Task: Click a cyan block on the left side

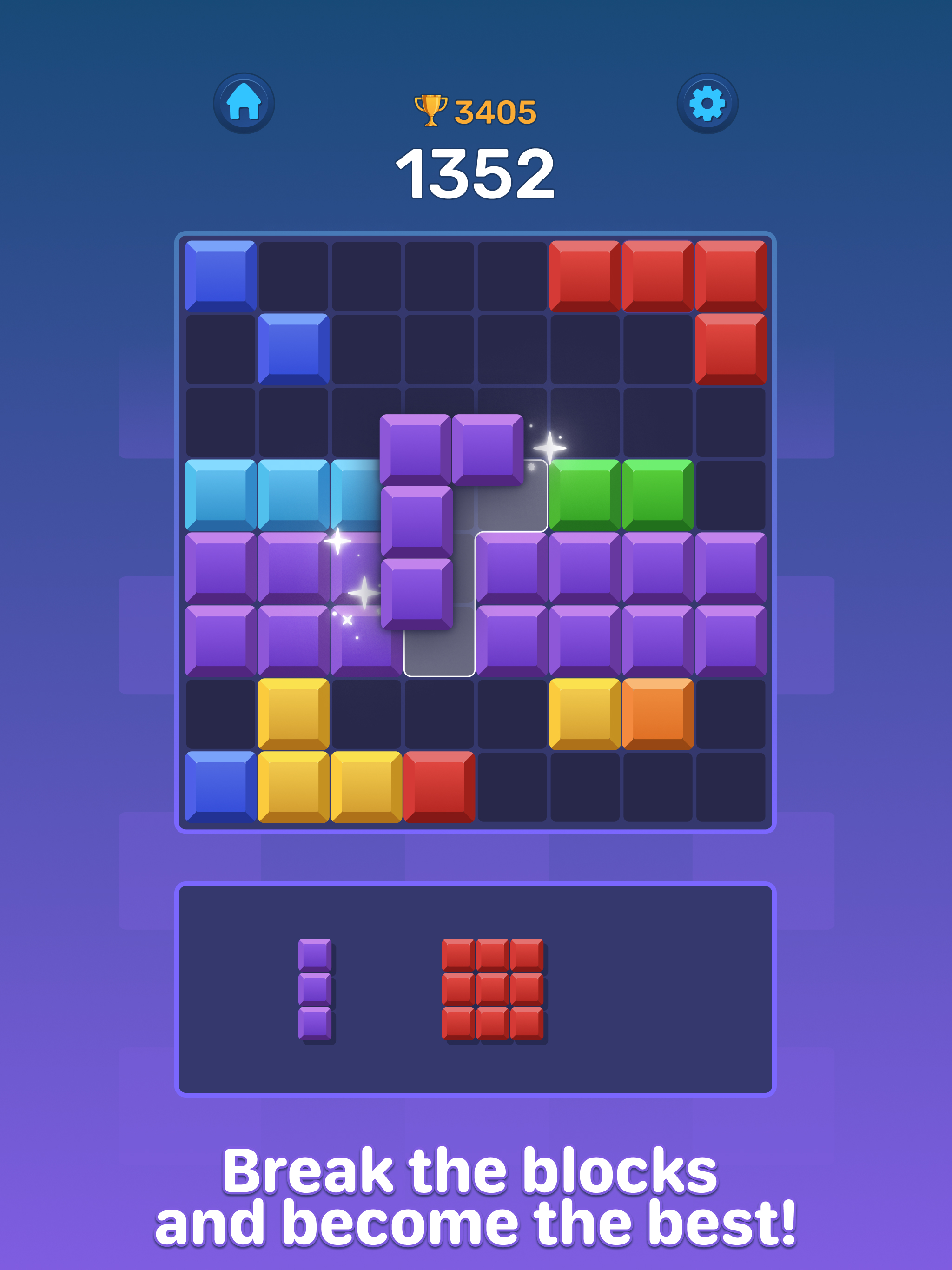Action: (x=221, y=496)
